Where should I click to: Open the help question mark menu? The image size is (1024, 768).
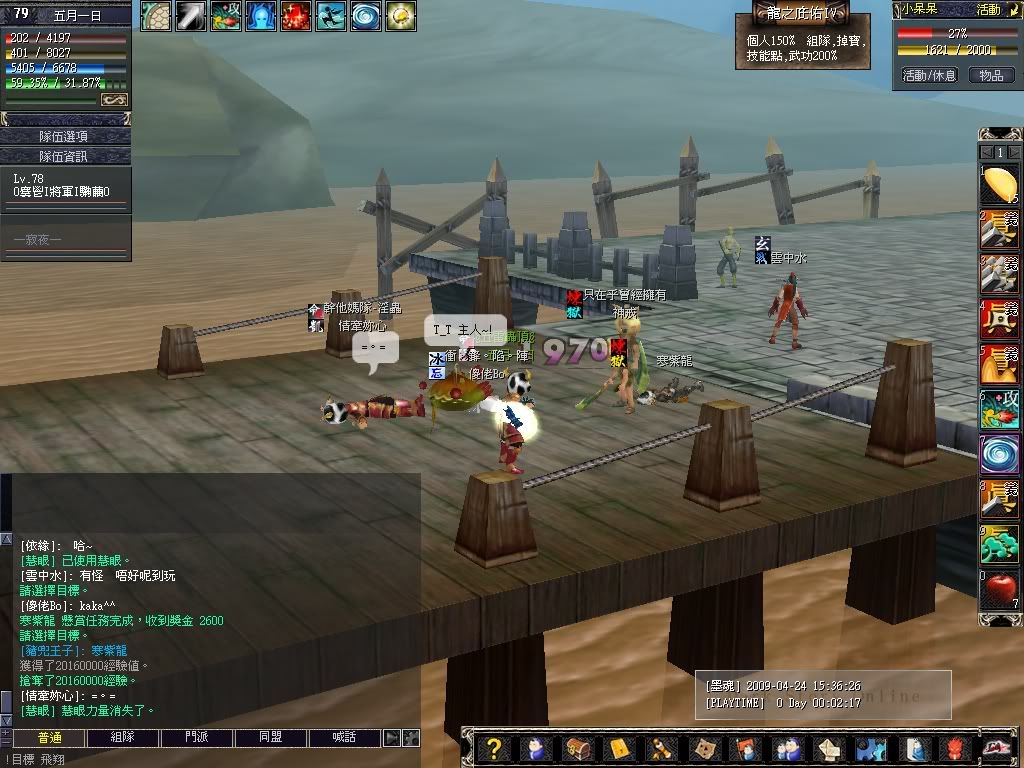(x=492, y=749)
